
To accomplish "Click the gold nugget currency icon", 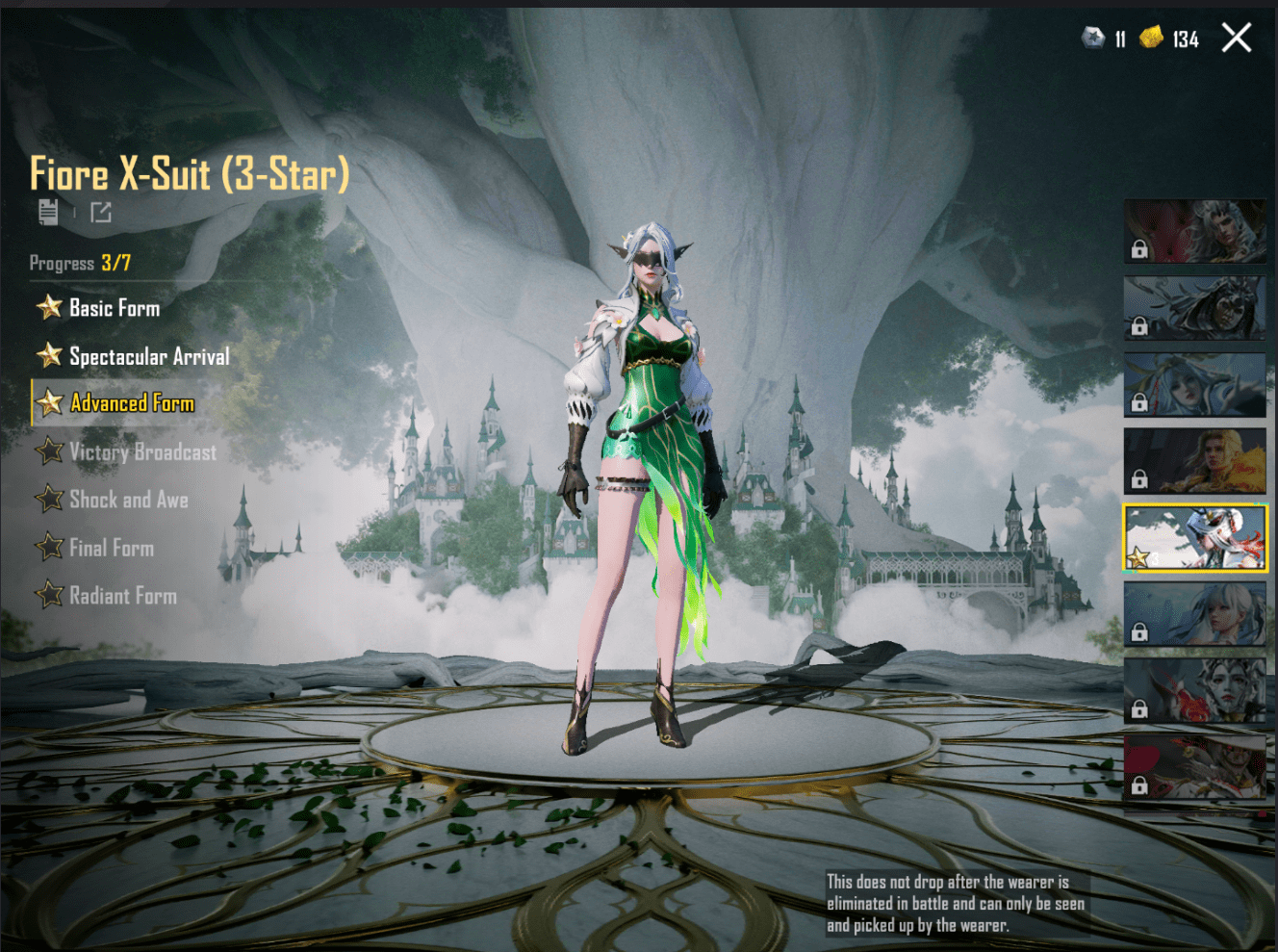I will pyautogui.click(x=1151, y=38).
